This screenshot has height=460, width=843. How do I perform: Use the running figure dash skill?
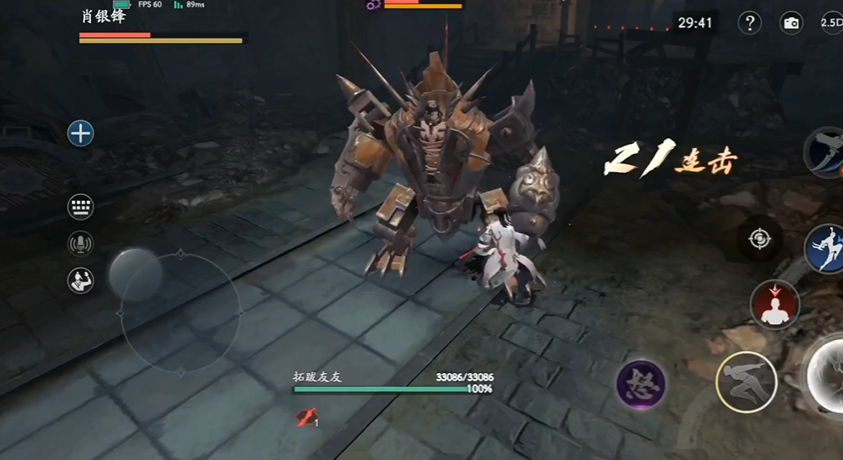[746, 381]
